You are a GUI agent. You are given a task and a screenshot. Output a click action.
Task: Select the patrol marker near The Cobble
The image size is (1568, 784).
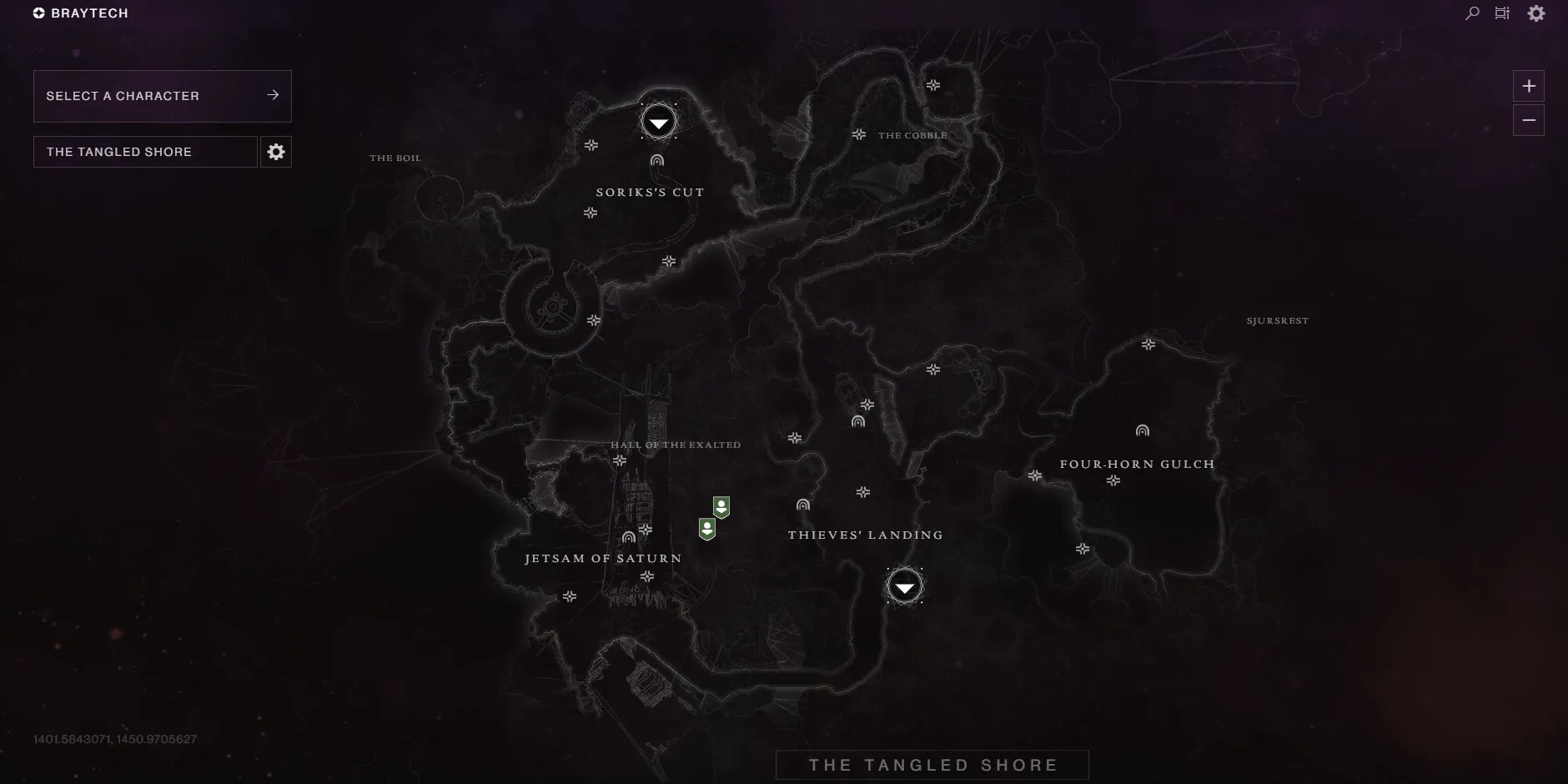tap(859, 134)
